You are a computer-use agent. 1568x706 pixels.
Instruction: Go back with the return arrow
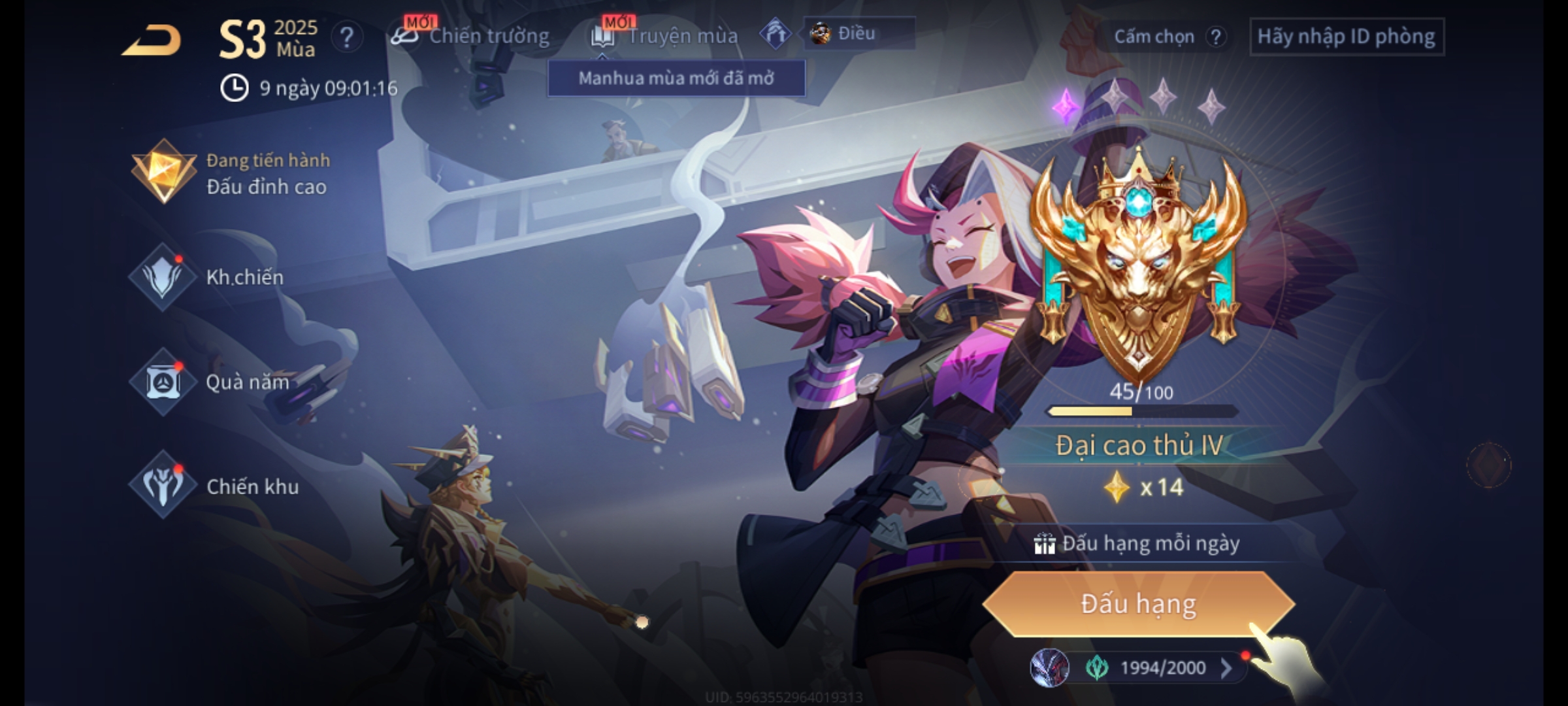pos(152,41)
